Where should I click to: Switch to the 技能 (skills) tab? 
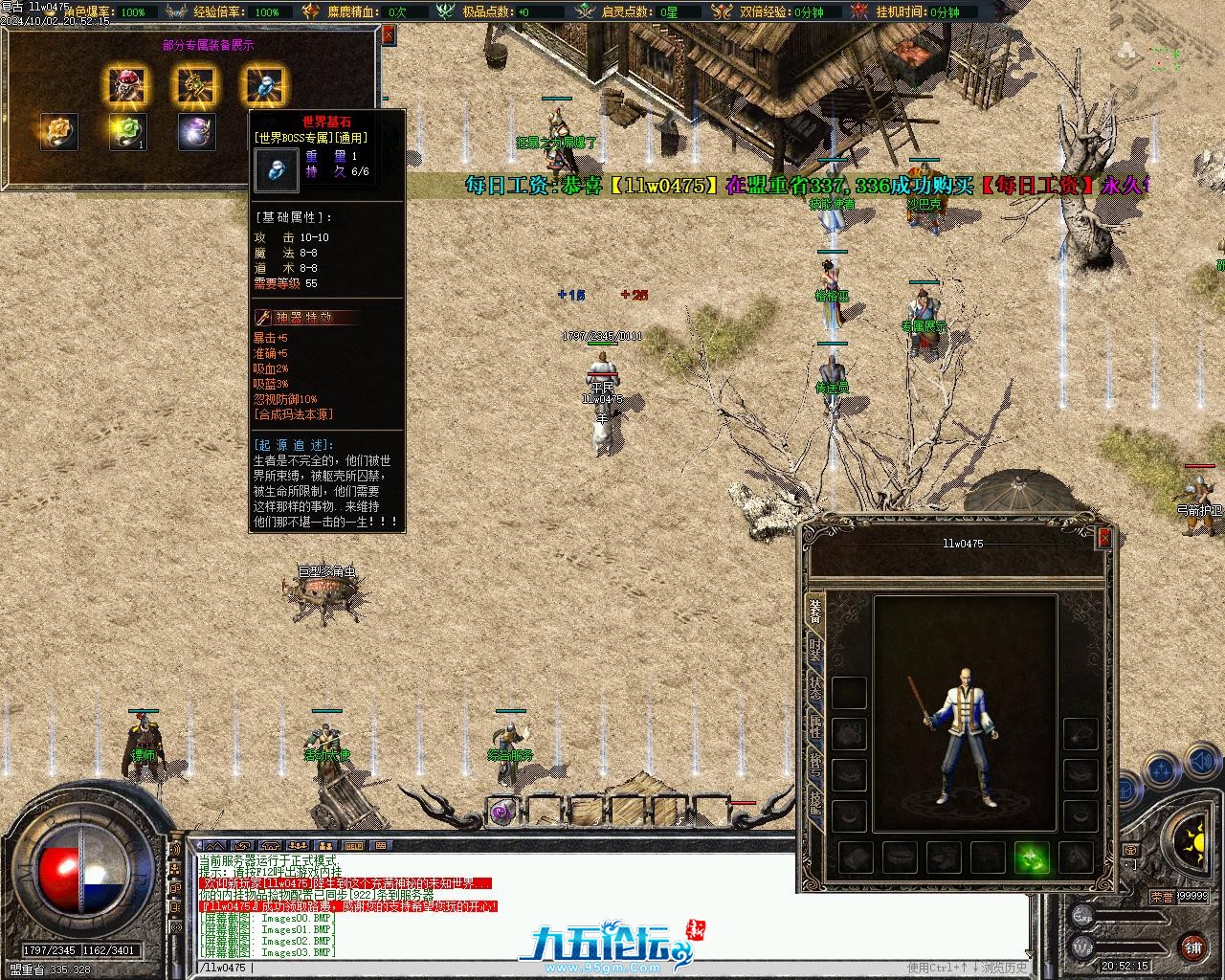coord(815,803)
